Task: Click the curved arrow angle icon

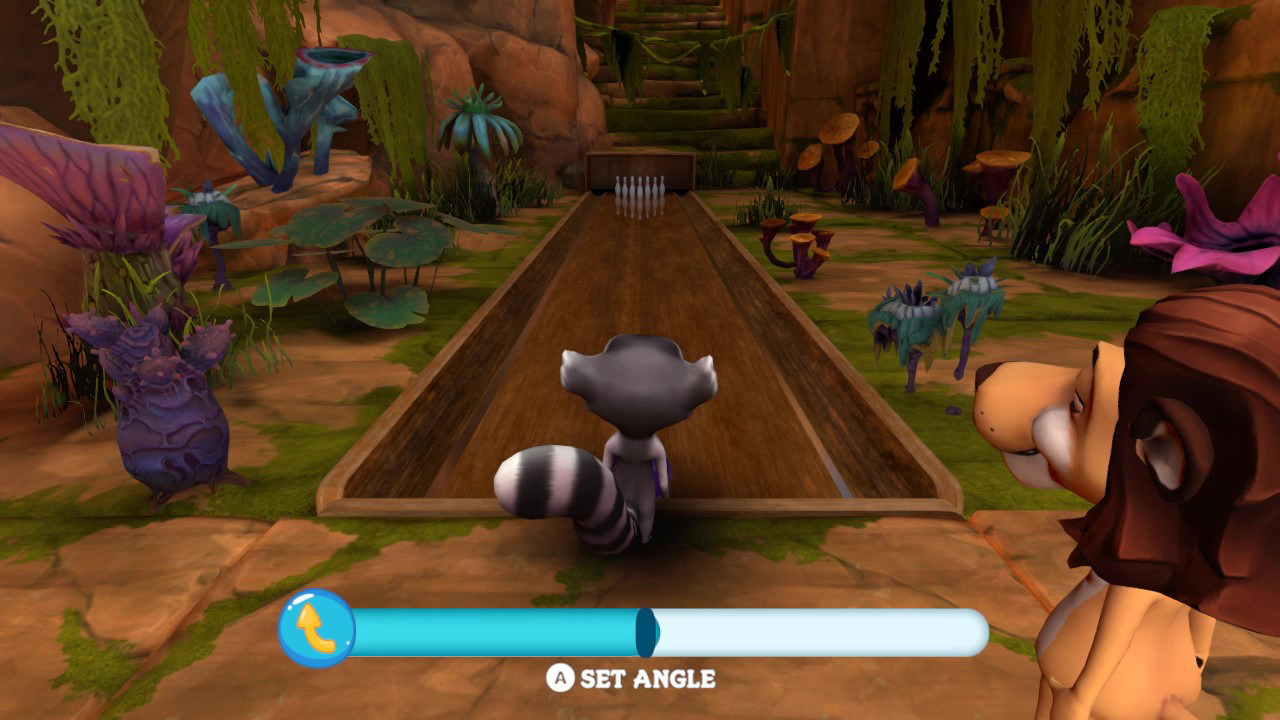Action: pos(316,629)
